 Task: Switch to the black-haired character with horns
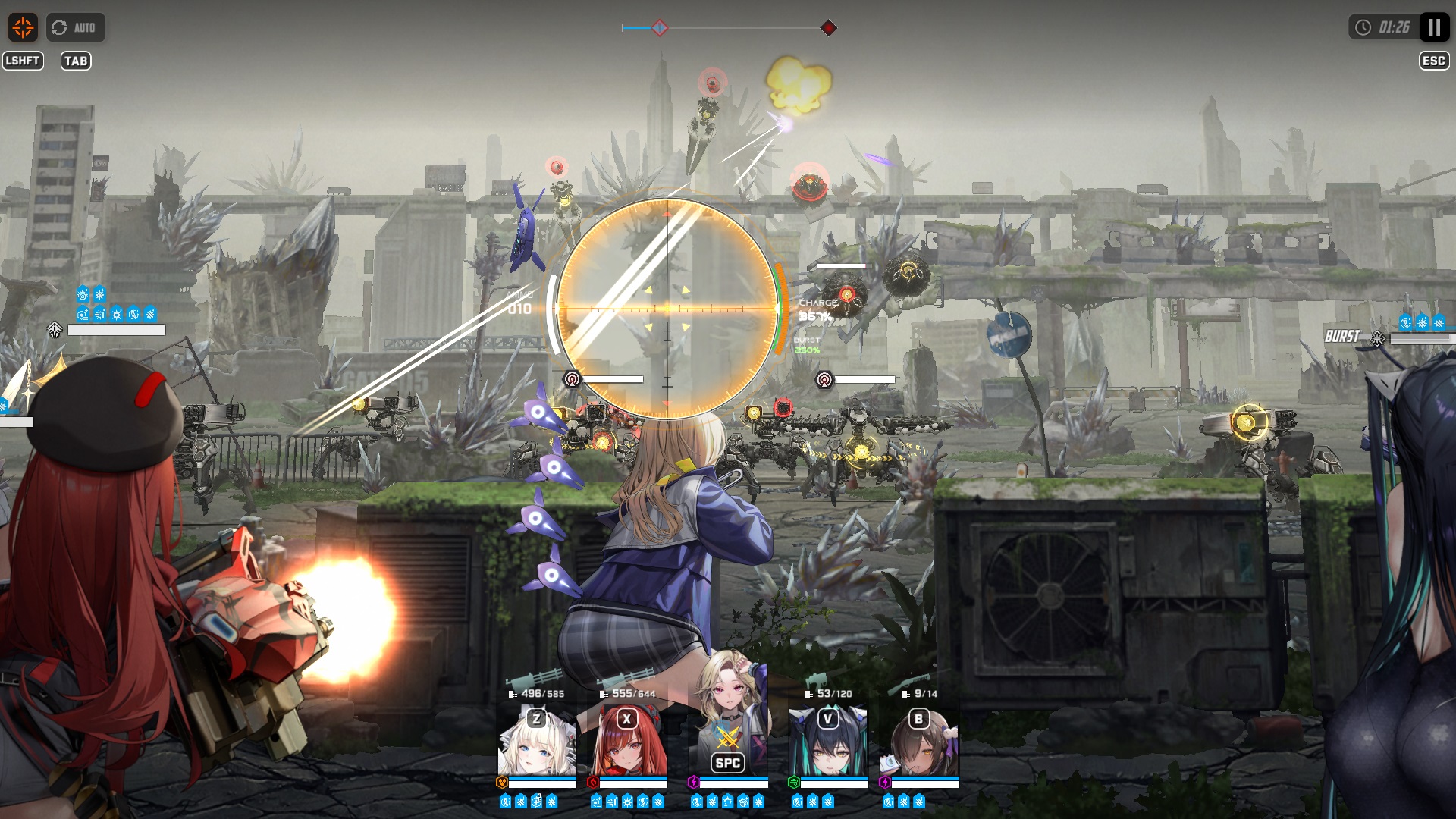tap(828, 743)
